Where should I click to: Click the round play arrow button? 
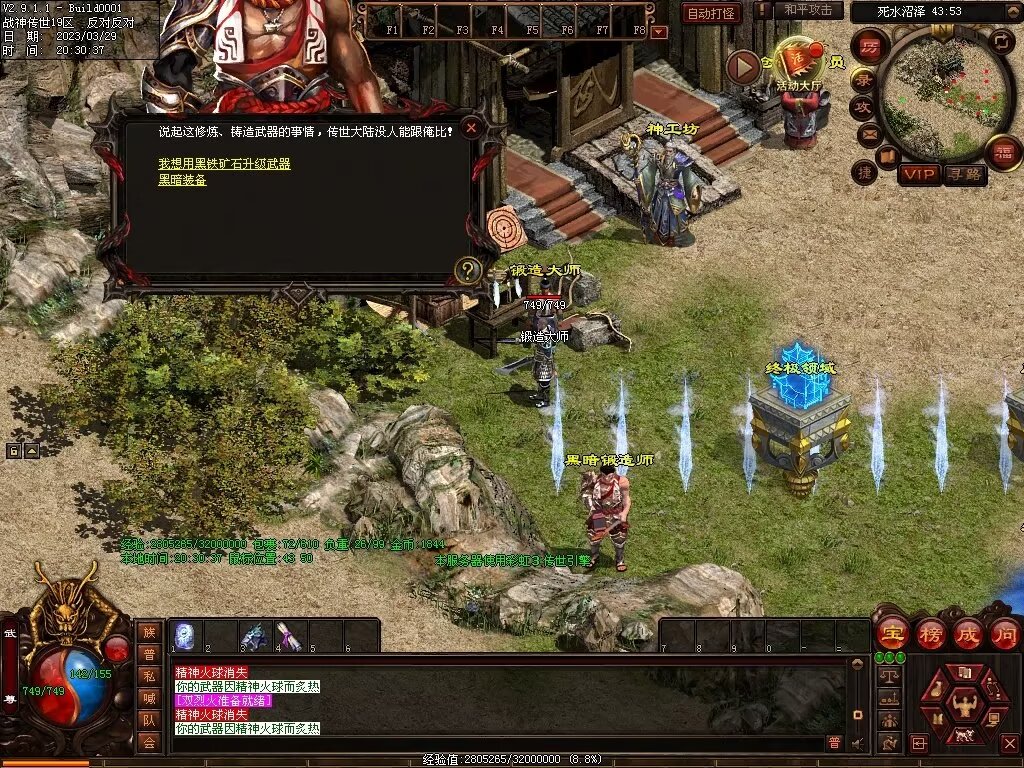click(743, 67)
